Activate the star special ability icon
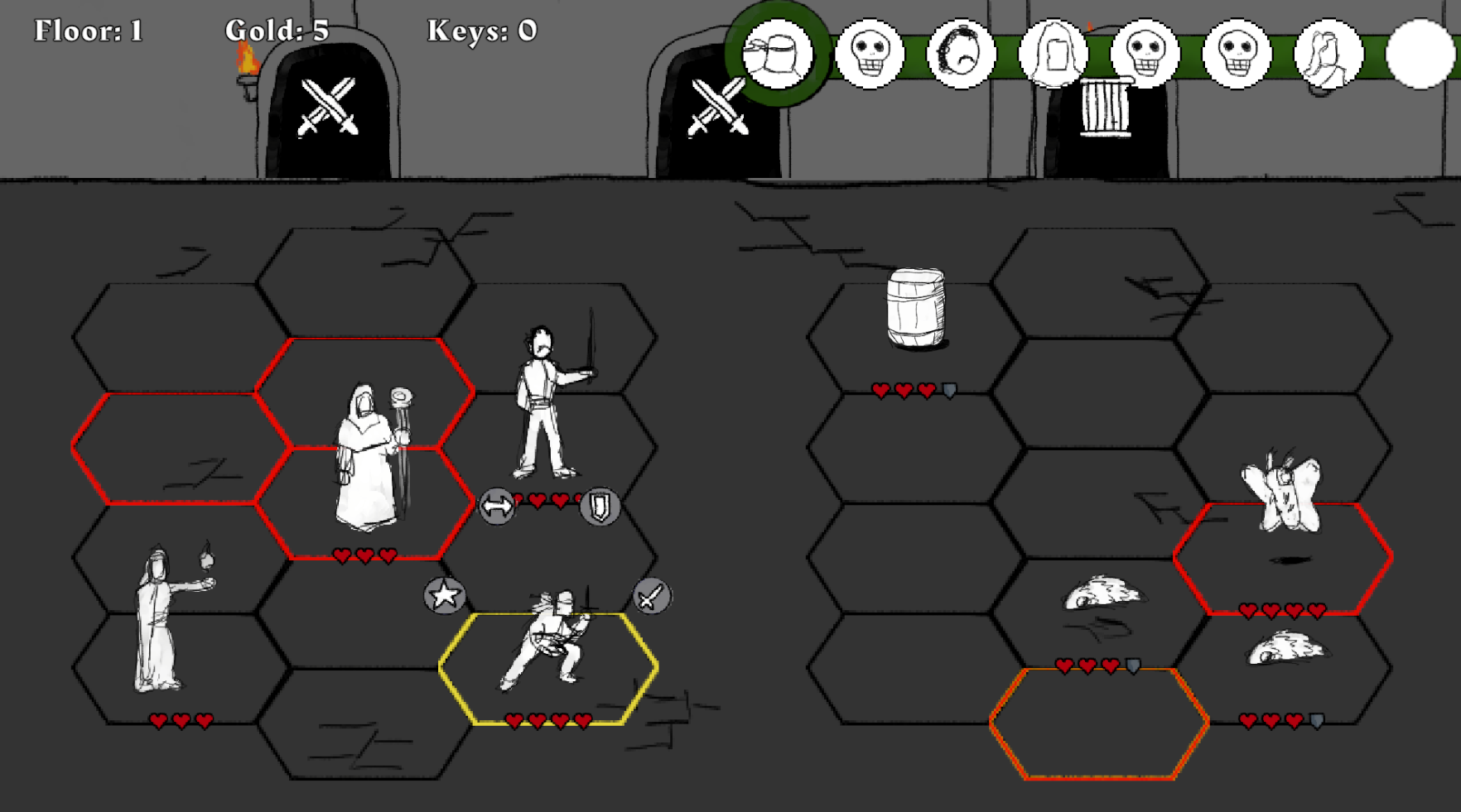Screen dimensions: 1461x812 (x=445, y=595)
